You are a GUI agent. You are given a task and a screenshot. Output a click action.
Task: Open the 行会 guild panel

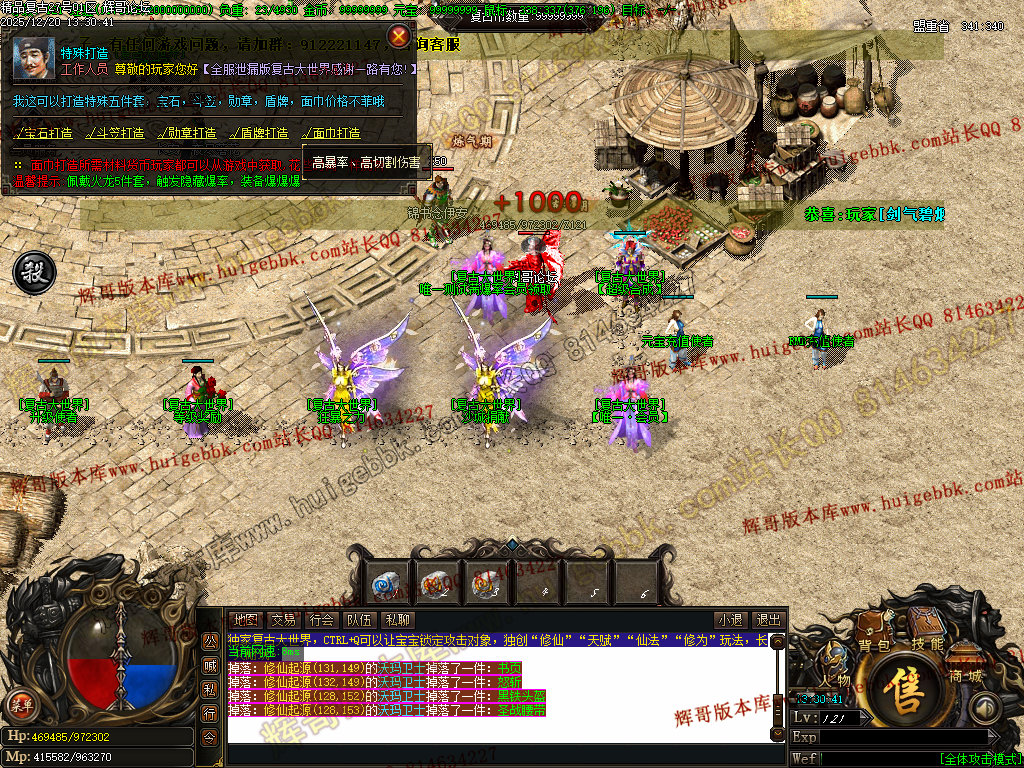click(x=321, y=620)
